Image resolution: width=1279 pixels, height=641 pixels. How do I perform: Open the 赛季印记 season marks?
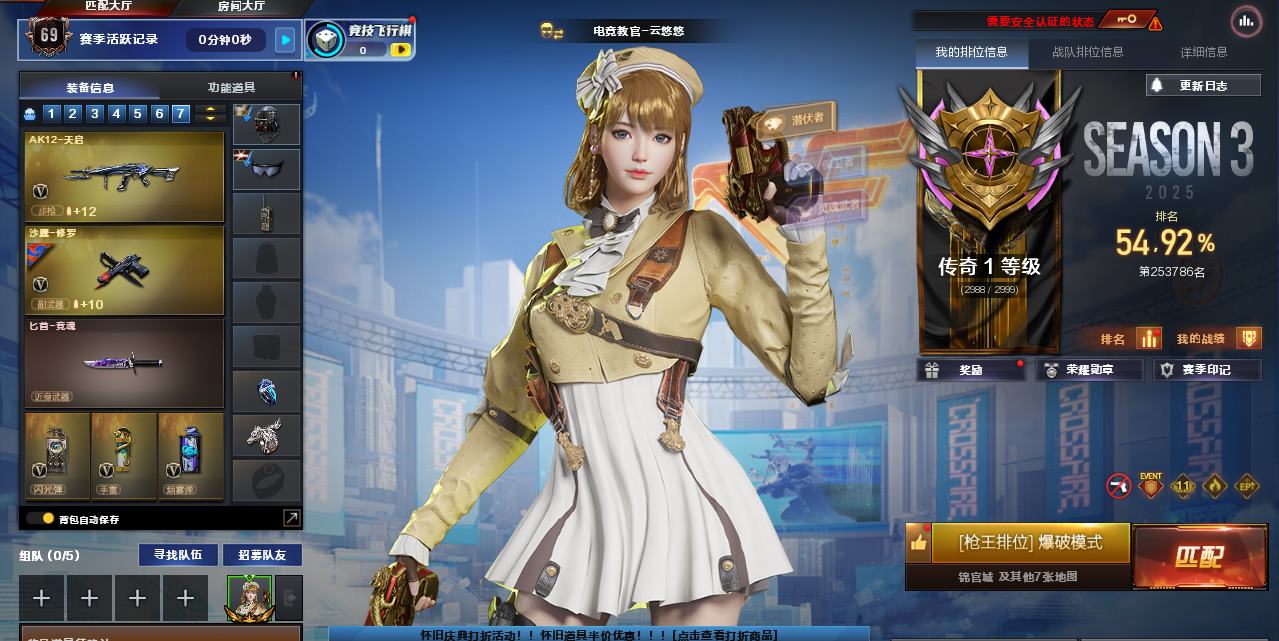(x=1206, y=370)
